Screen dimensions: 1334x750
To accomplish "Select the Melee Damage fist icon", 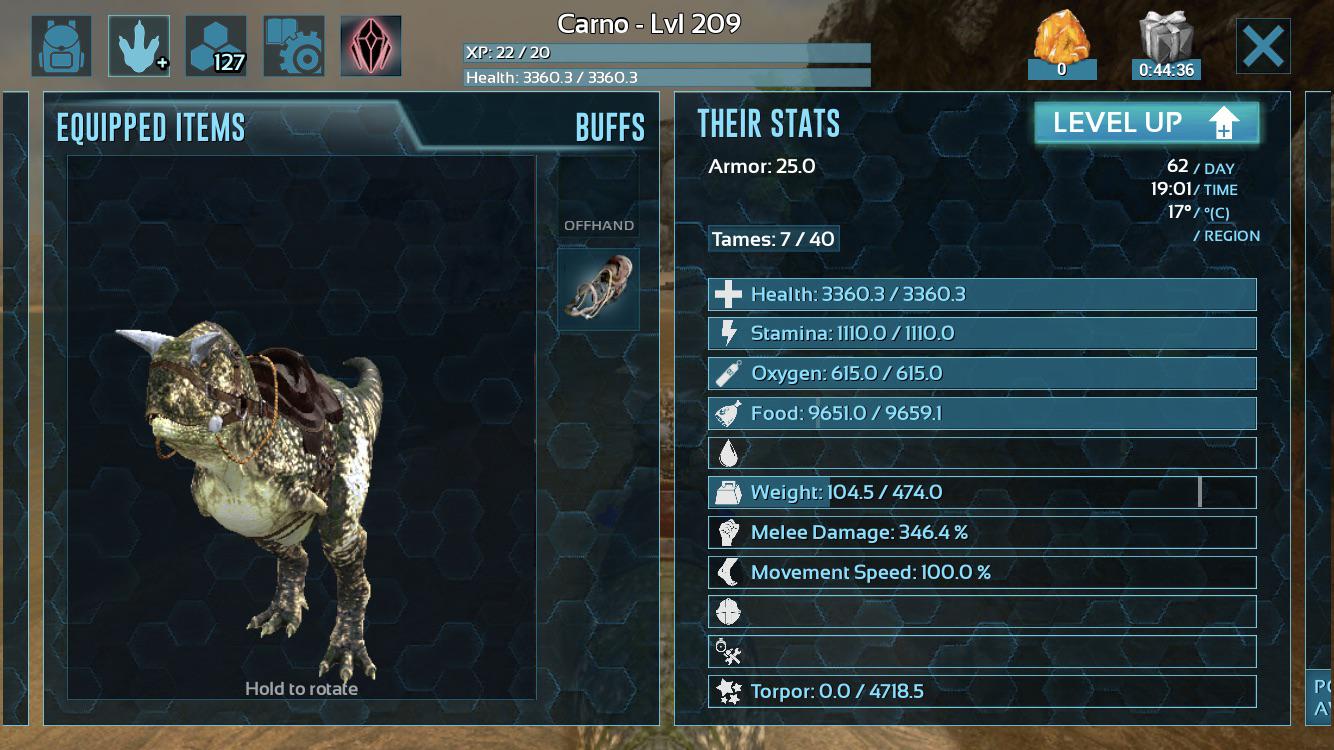I will pyautogui.click(x=729, y=532).
